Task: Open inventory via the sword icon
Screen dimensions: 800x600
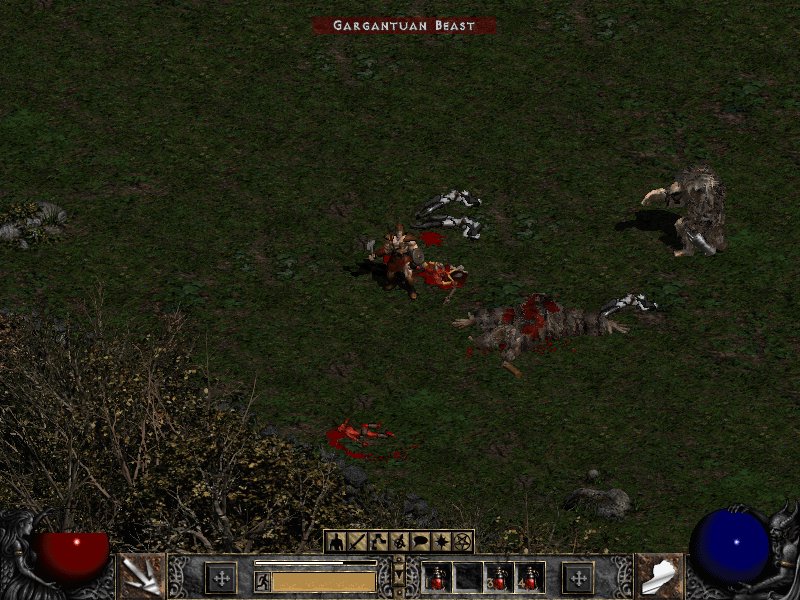Action: coord(356,541)
